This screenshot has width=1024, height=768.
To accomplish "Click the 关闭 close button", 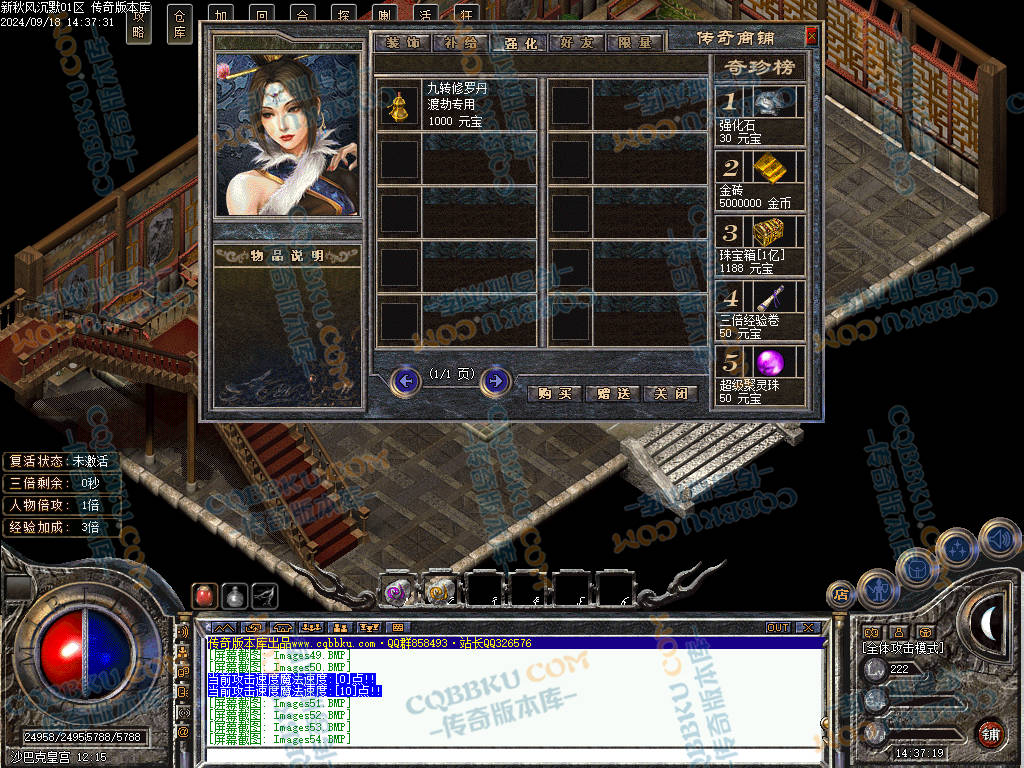I will pyautogui.click(x=670, y=393).
